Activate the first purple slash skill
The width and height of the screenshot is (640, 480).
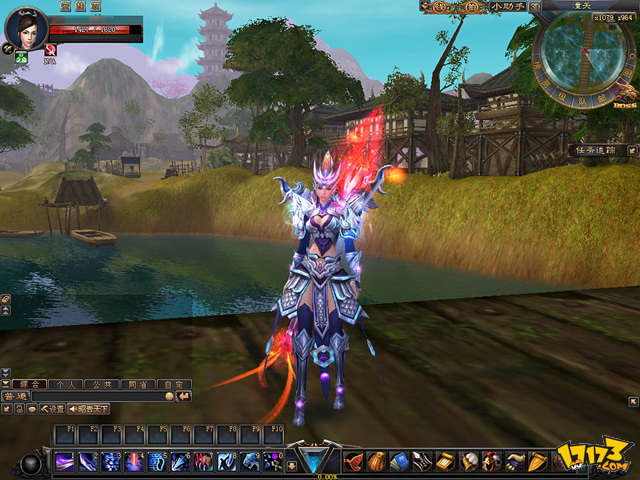(x=64, y=461)
